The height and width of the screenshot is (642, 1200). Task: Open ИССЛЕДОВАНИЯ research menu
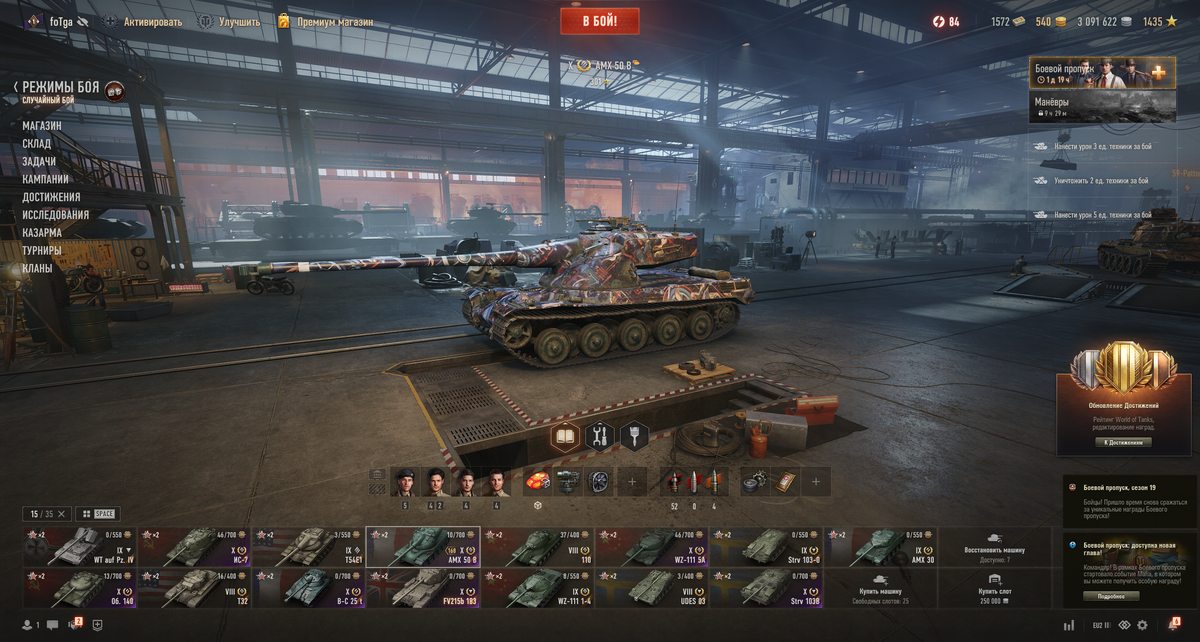(55, 215)
